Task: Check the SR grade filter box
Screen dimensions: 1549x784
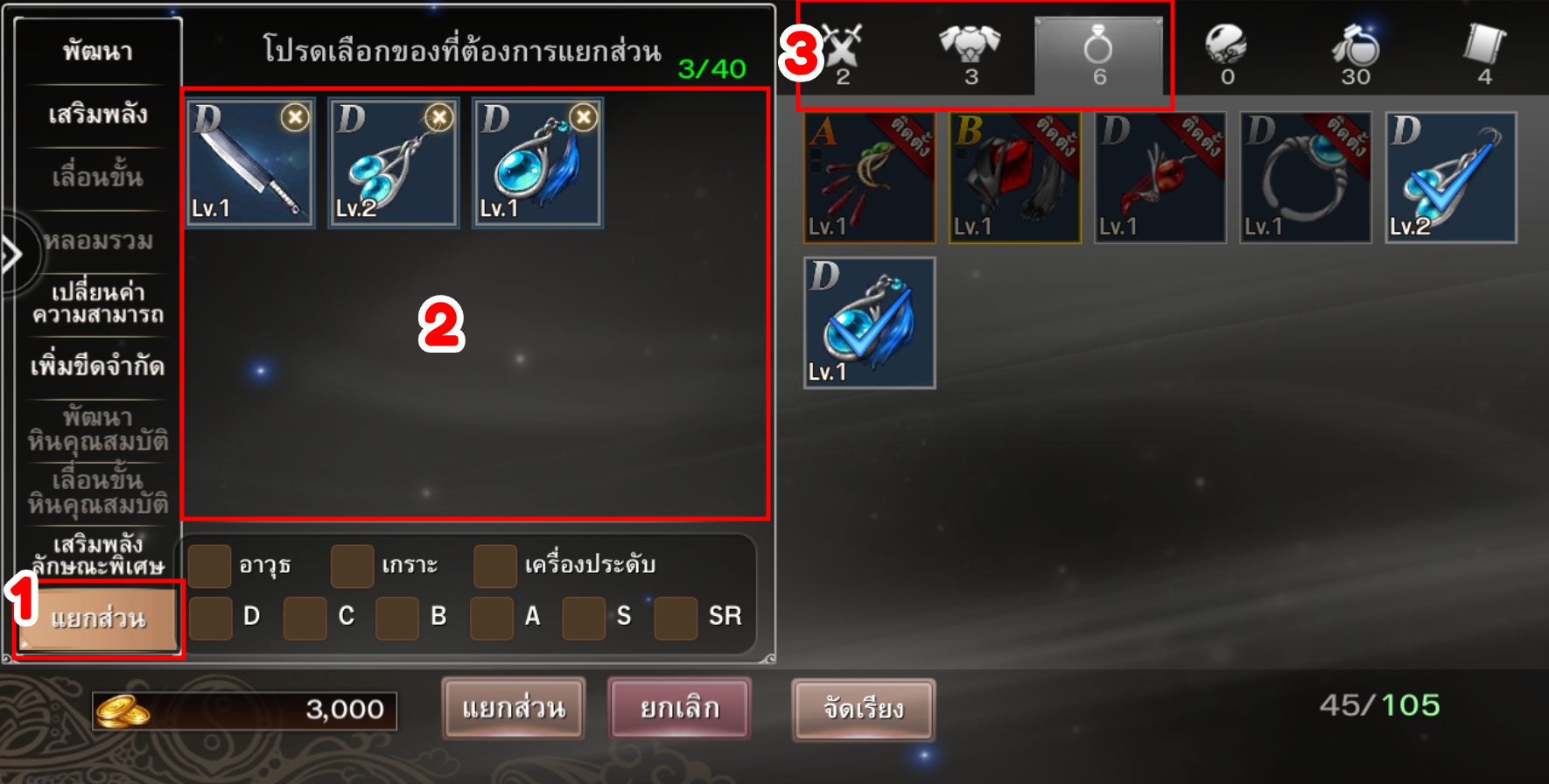Action: coord(676,618)
